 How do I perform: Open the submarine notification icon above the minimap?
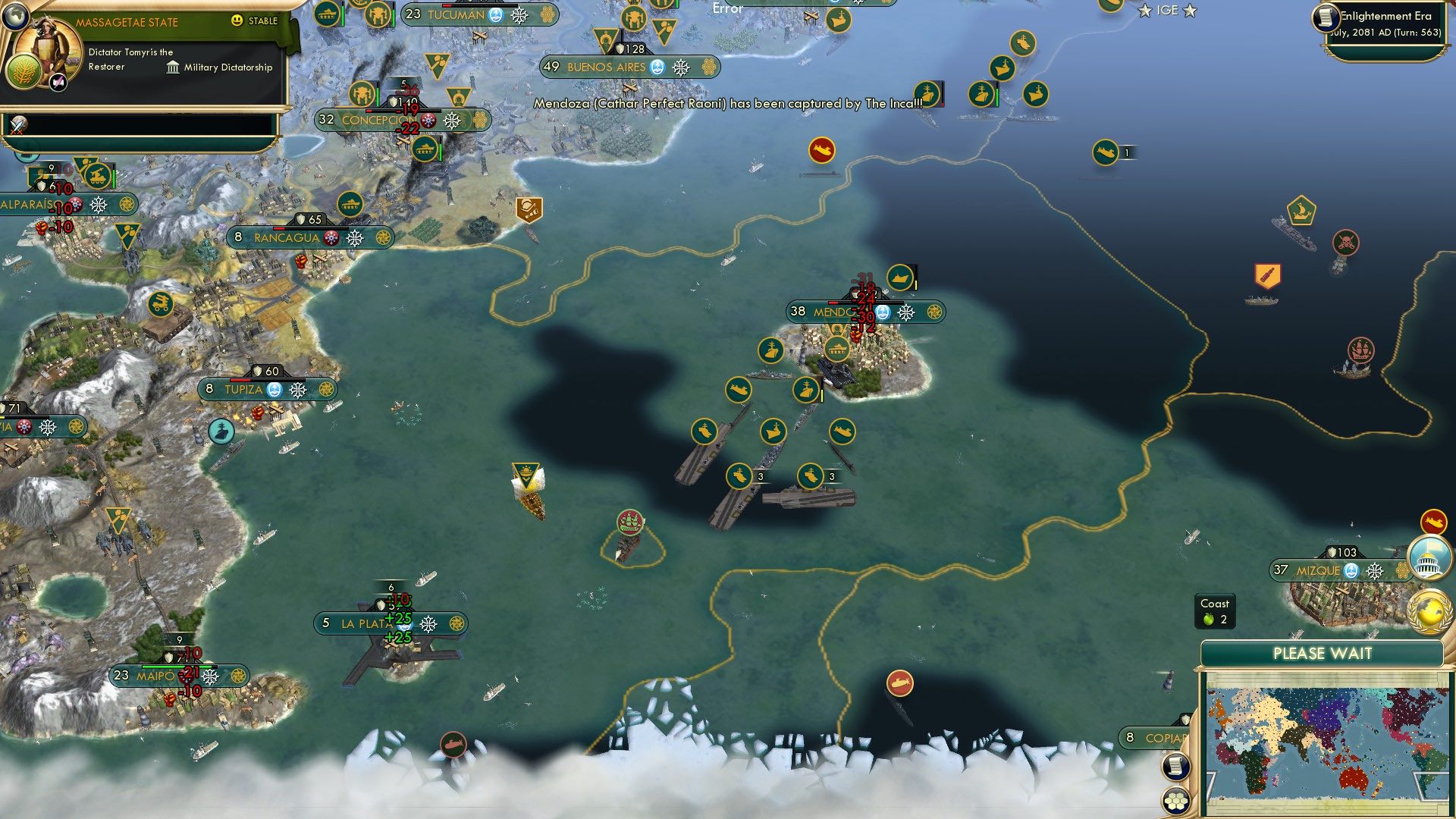coord(1433,522)
